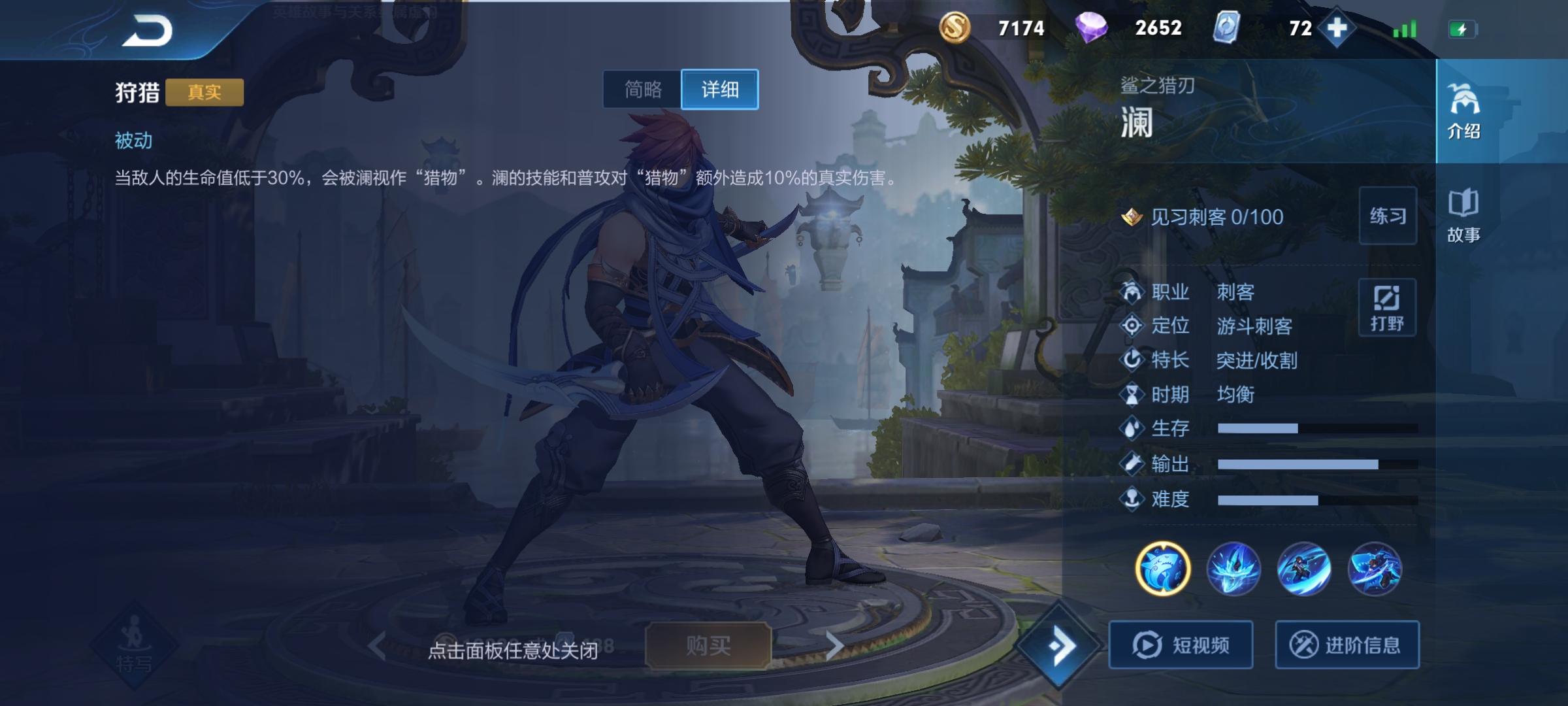Select the shark passive skill icon
This screenshot has height=706, width=1568.
[x=1163, y=569]
